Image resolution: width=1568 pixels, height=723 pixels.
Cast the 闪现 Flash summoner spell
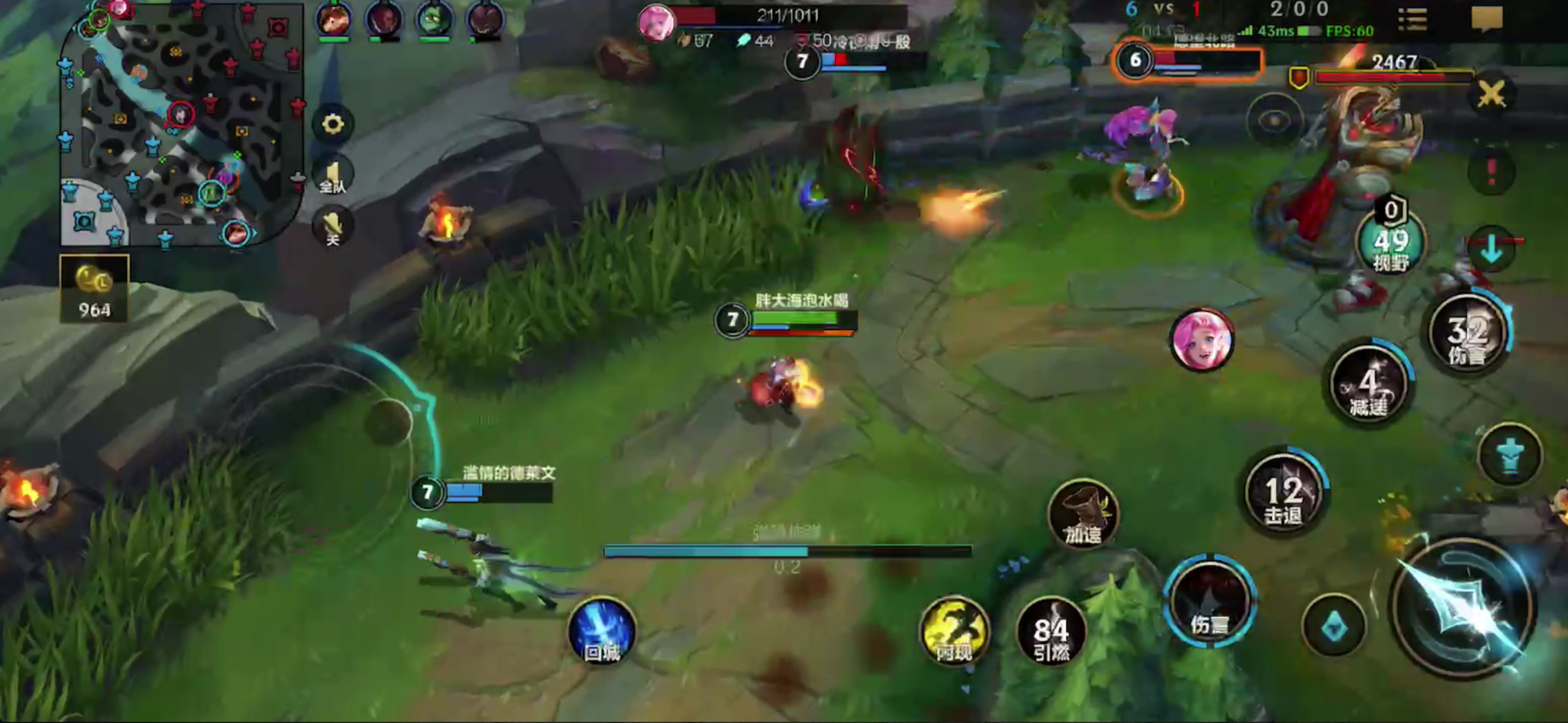954,632
